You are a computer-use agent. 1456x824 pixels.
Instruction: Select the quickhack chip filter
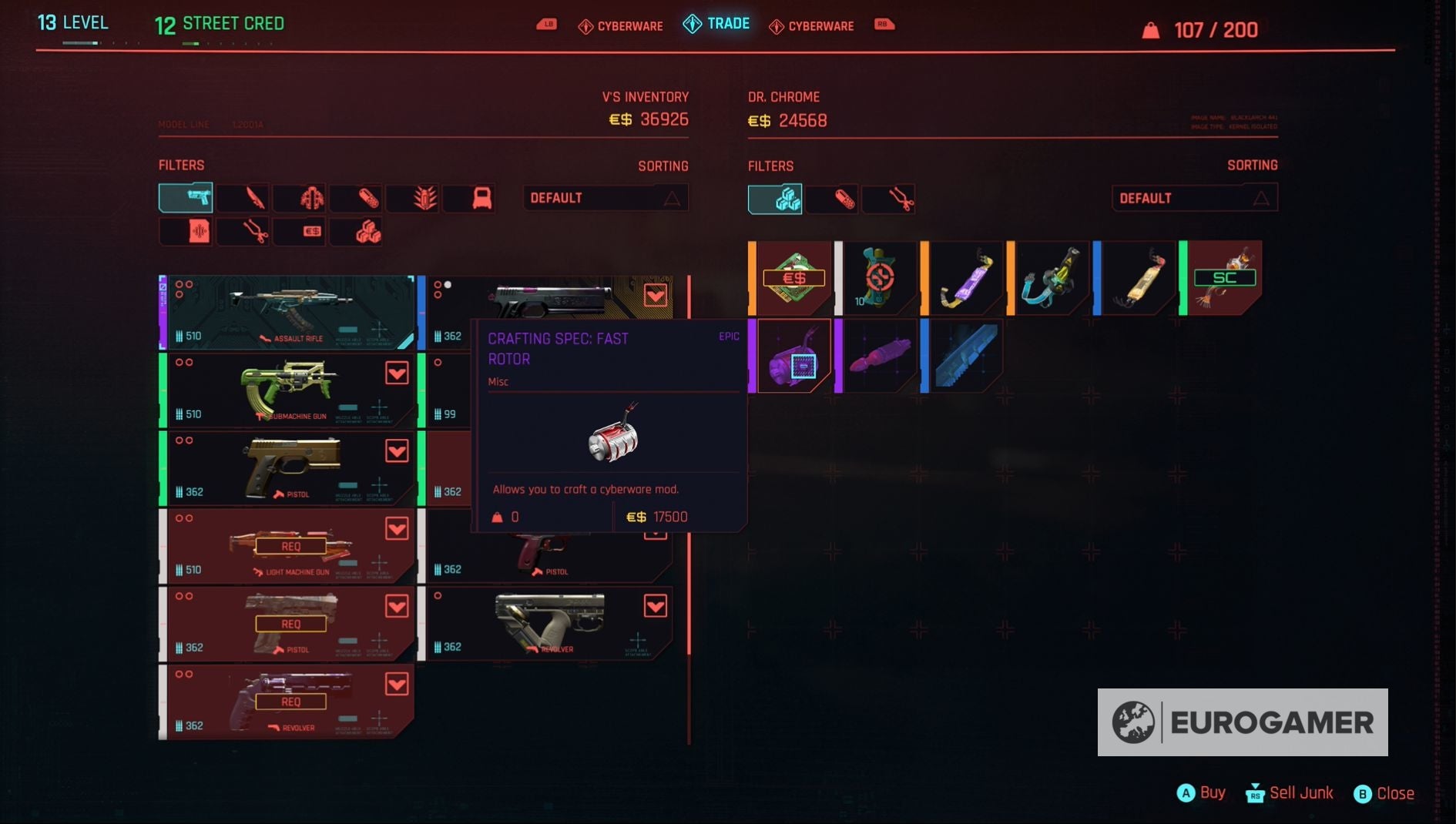[x=186, y=231]
